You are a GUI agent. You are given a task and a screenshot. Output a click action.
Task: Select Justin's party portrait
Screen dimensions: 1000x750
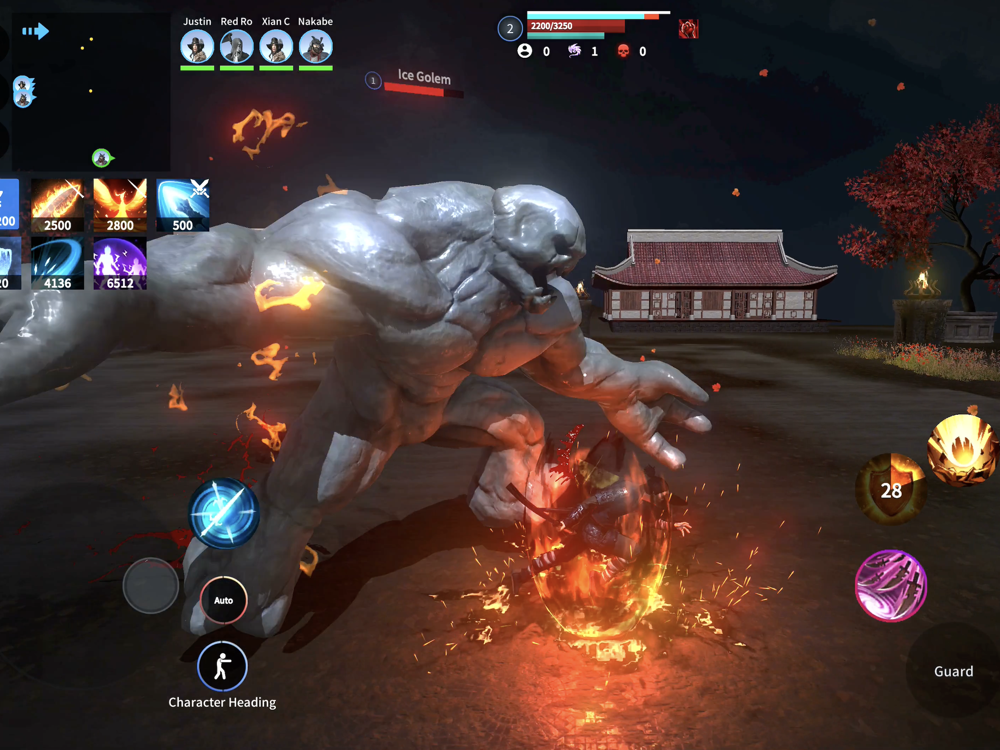click(197, 46)
